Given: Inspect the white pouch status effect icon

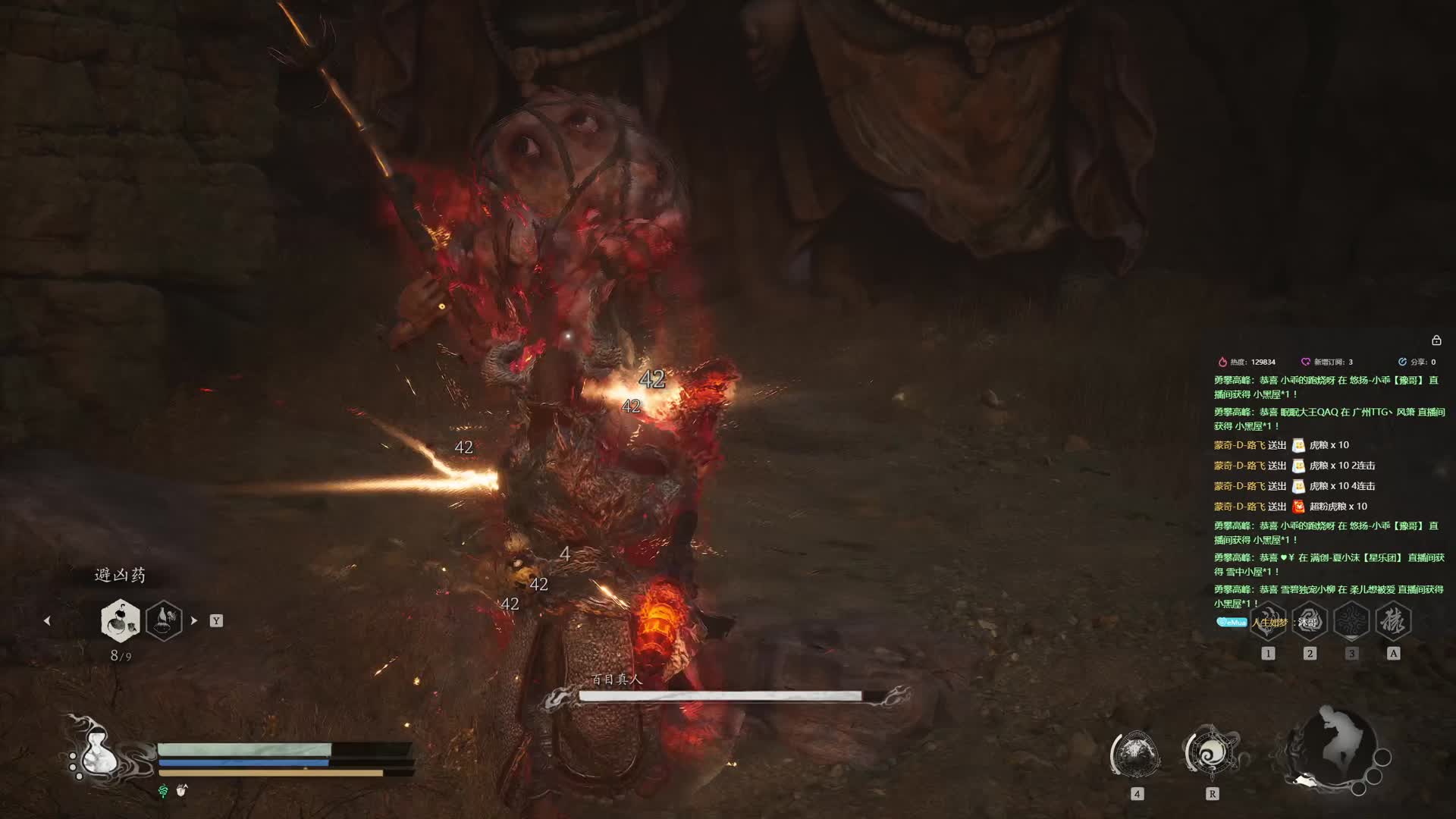Looking at the screenshot, I should point(181,790).
